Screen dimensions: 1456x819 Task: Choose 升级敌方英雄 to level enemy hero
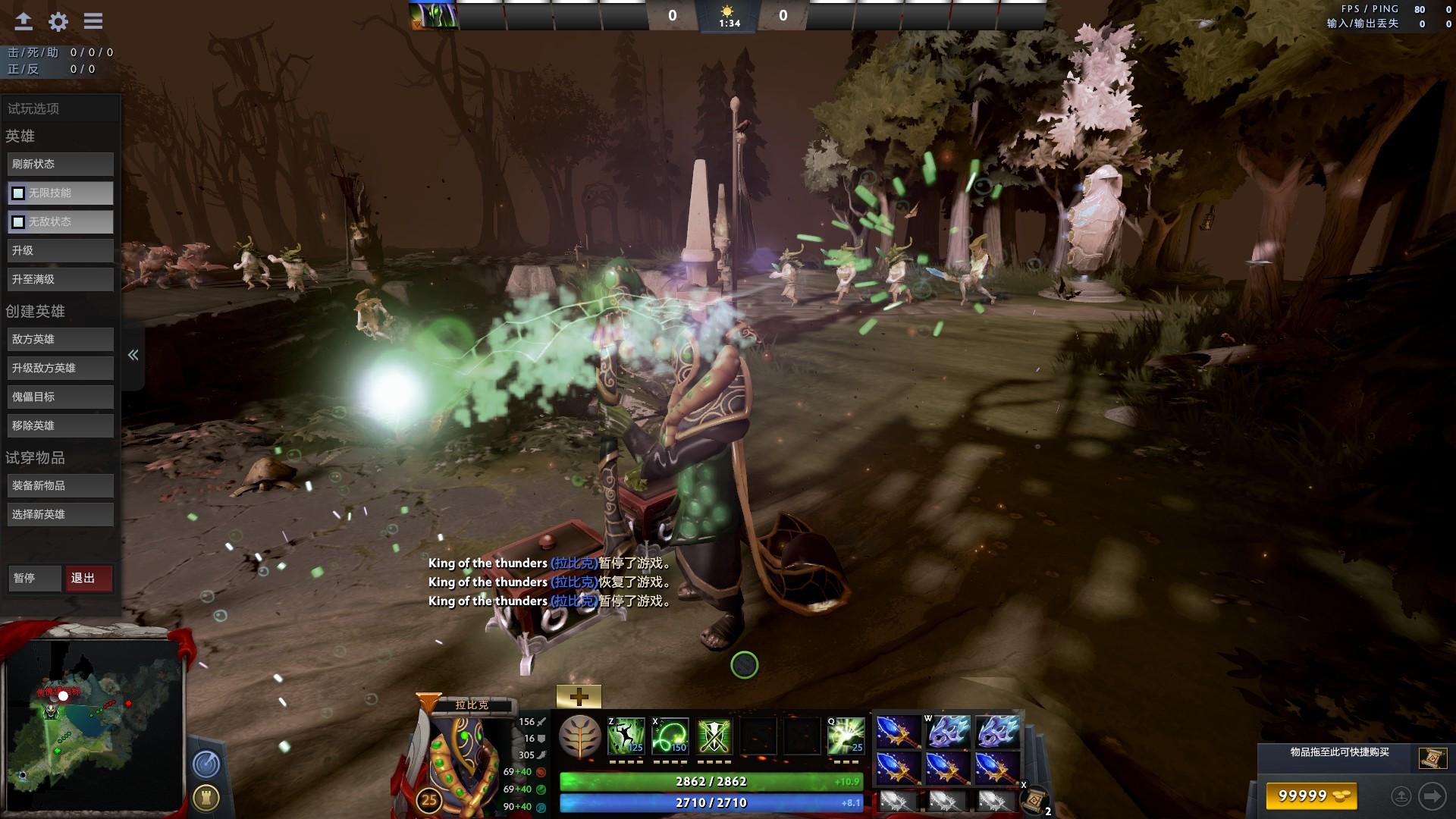61,368
